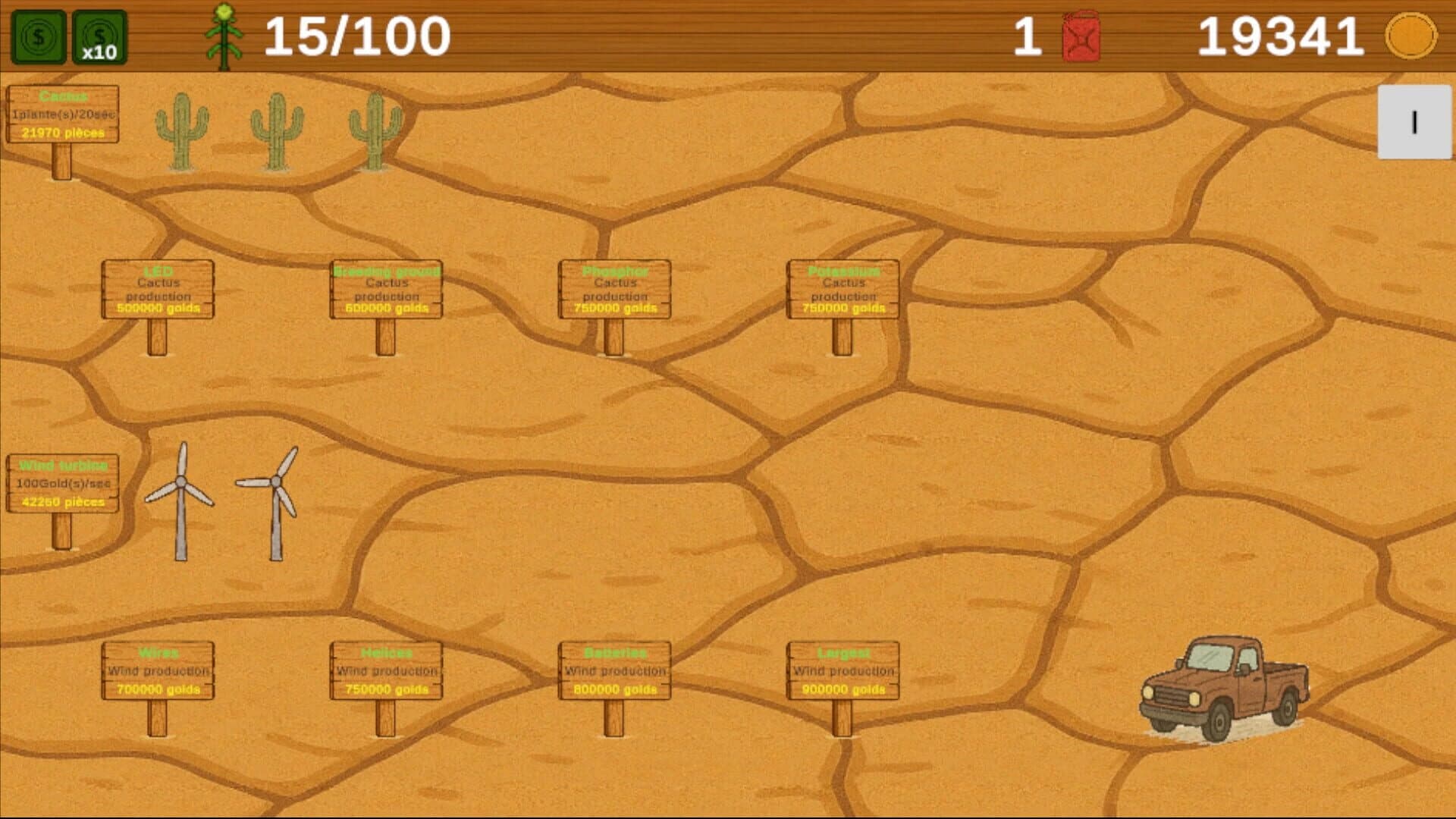Purchase the Breeding ground upgrade
This screenshot has width=1456, height=819.
point(387,290)
